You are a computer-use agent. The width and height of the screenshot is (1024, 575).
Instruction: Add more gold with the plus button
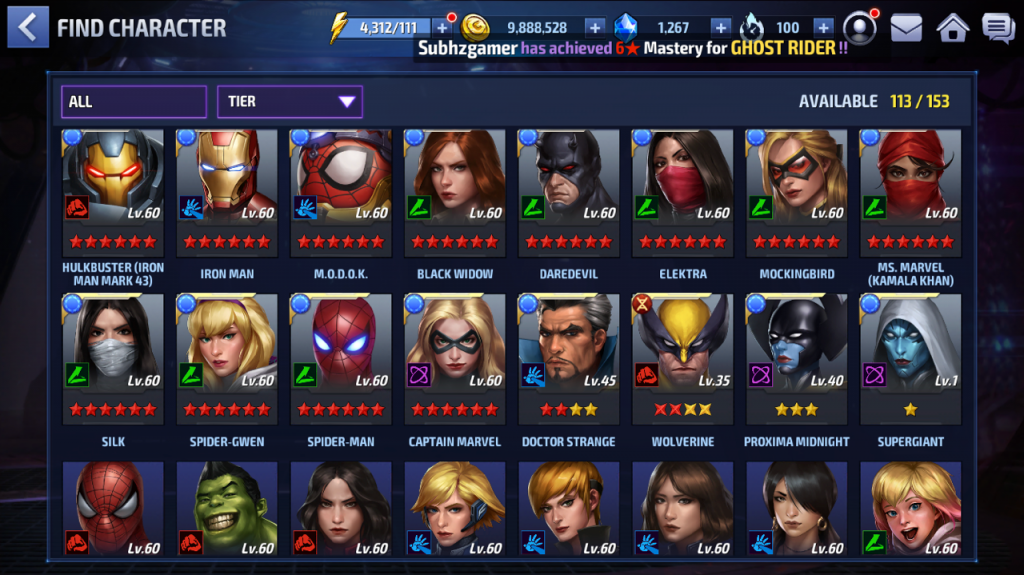click(x=594, y=28)
